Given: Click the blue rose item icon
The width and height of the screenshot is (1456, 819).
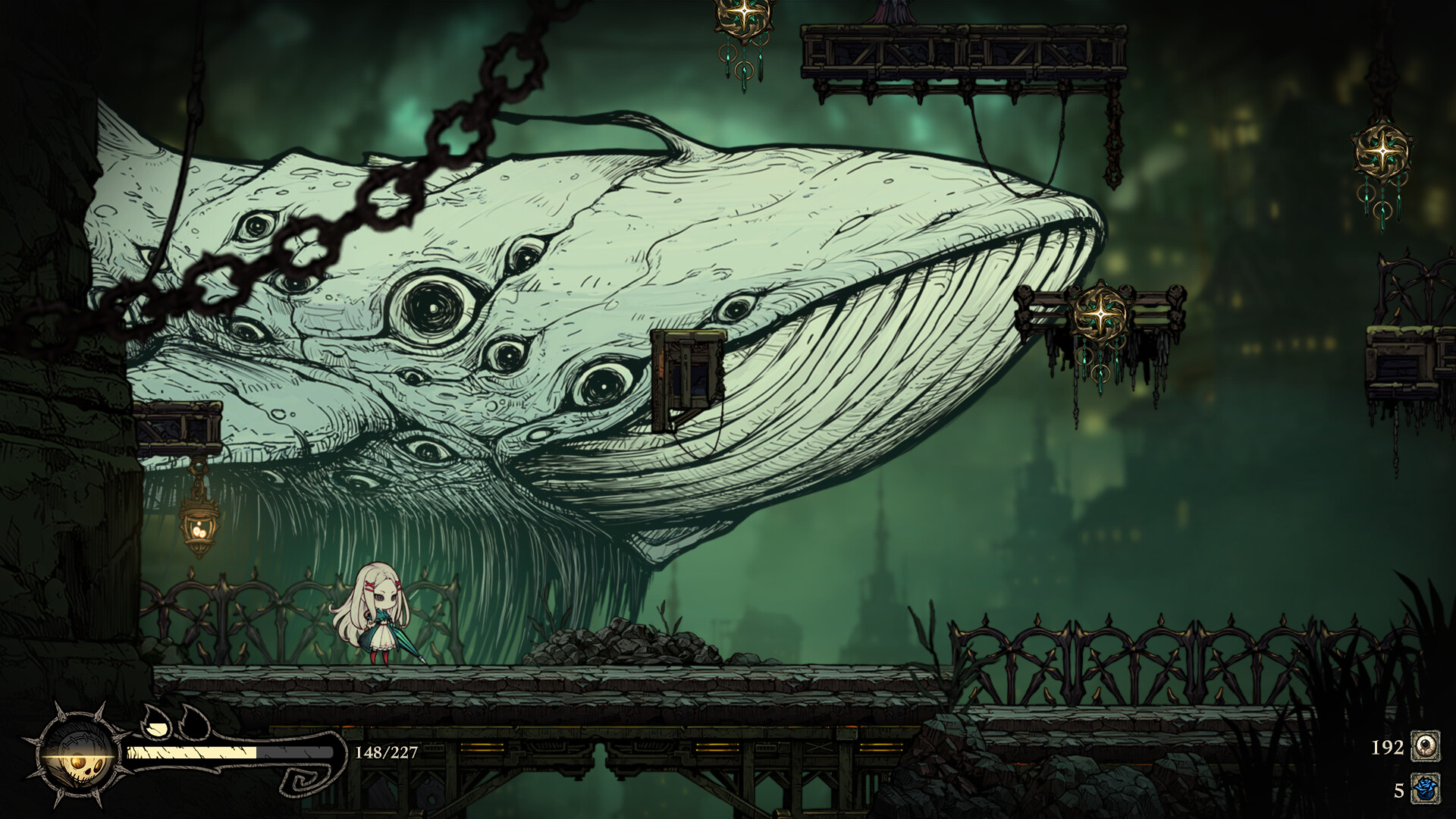Looking at the screenshot, I should coord(1425,789).
